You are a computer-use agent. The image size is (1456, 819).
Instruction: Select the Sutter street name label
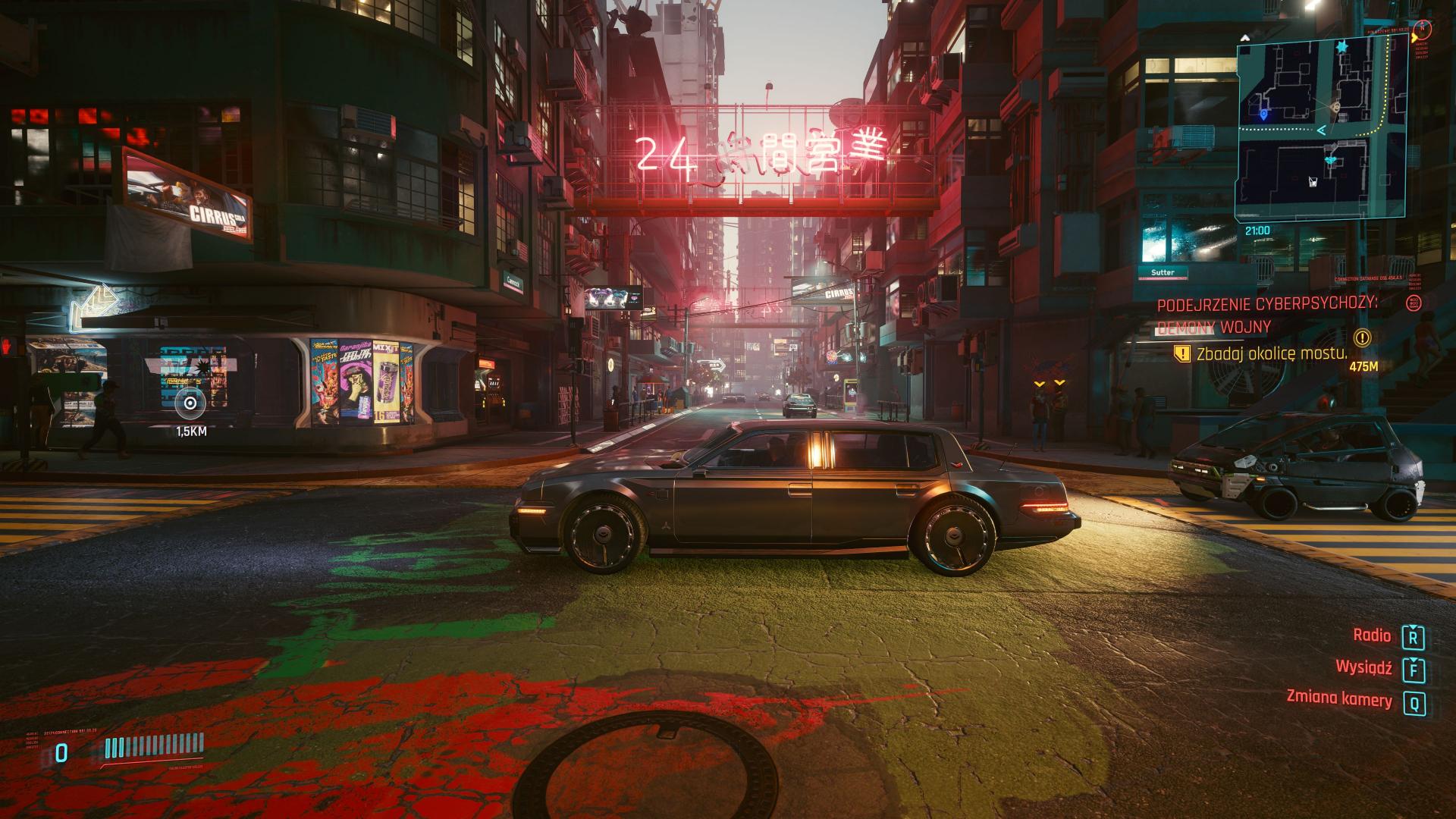pos(1163,271)
